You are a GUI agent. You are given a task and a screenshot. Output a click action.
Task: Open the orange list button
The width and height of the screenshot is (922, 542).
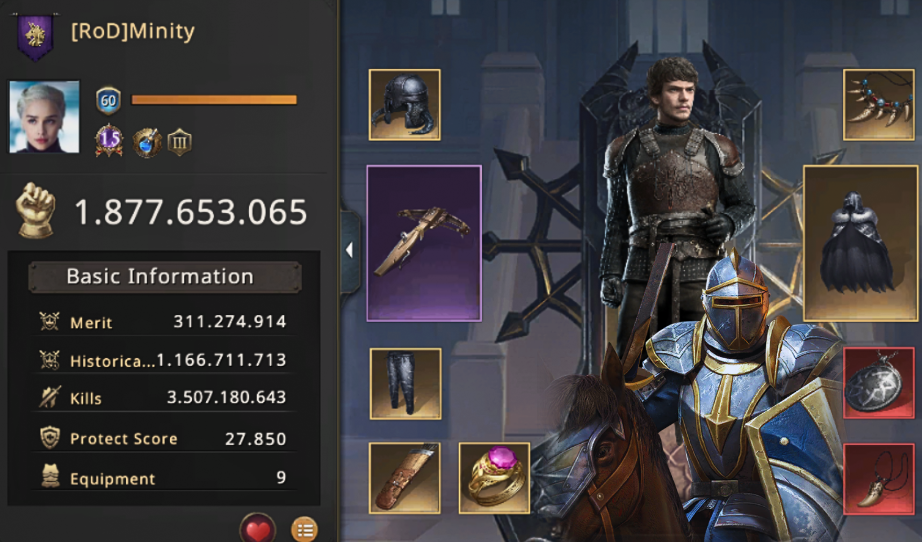pos(304,528)
